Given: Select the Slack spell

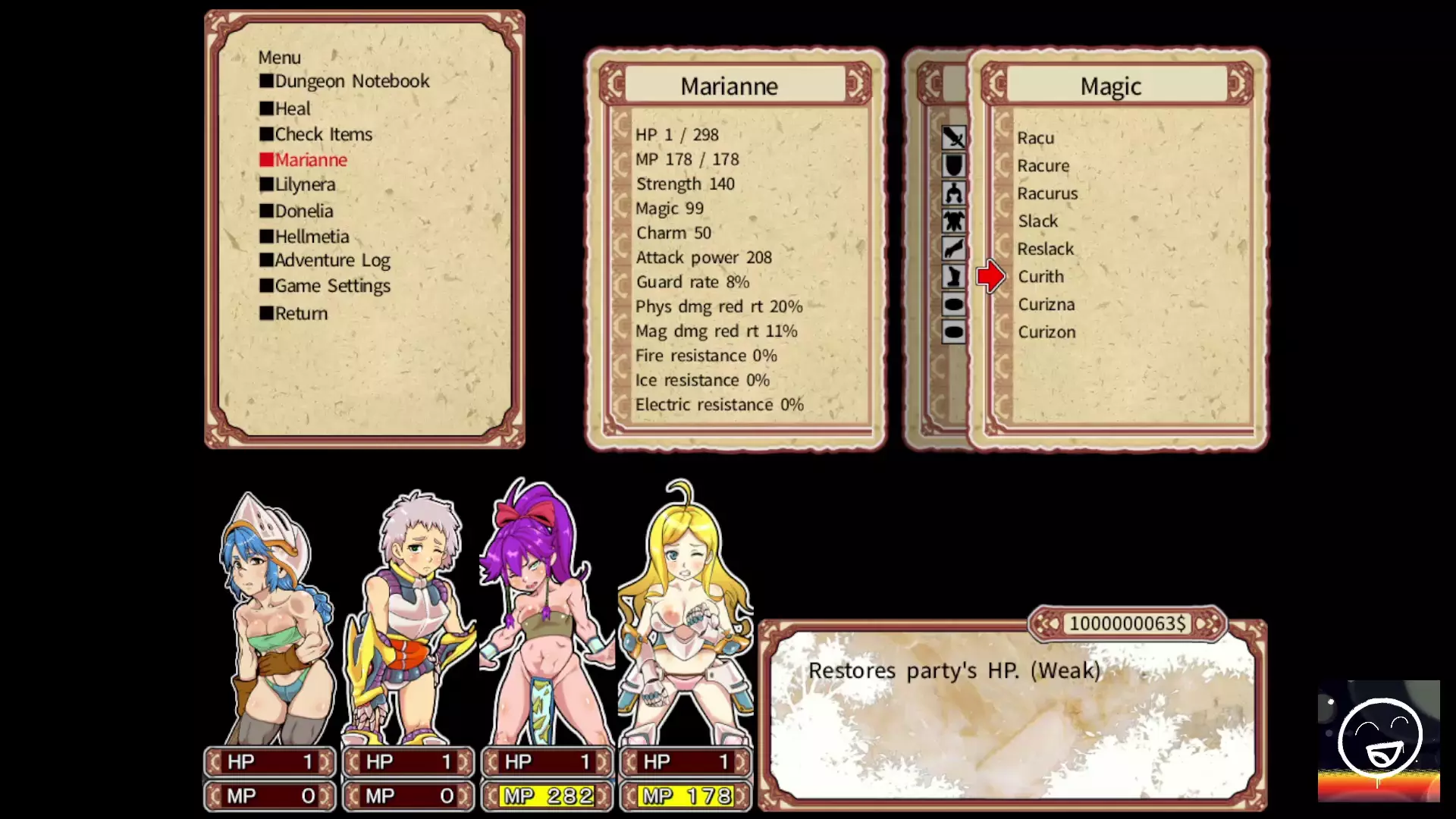Looking at the screenshot, I should click(x=1037, y=221).
